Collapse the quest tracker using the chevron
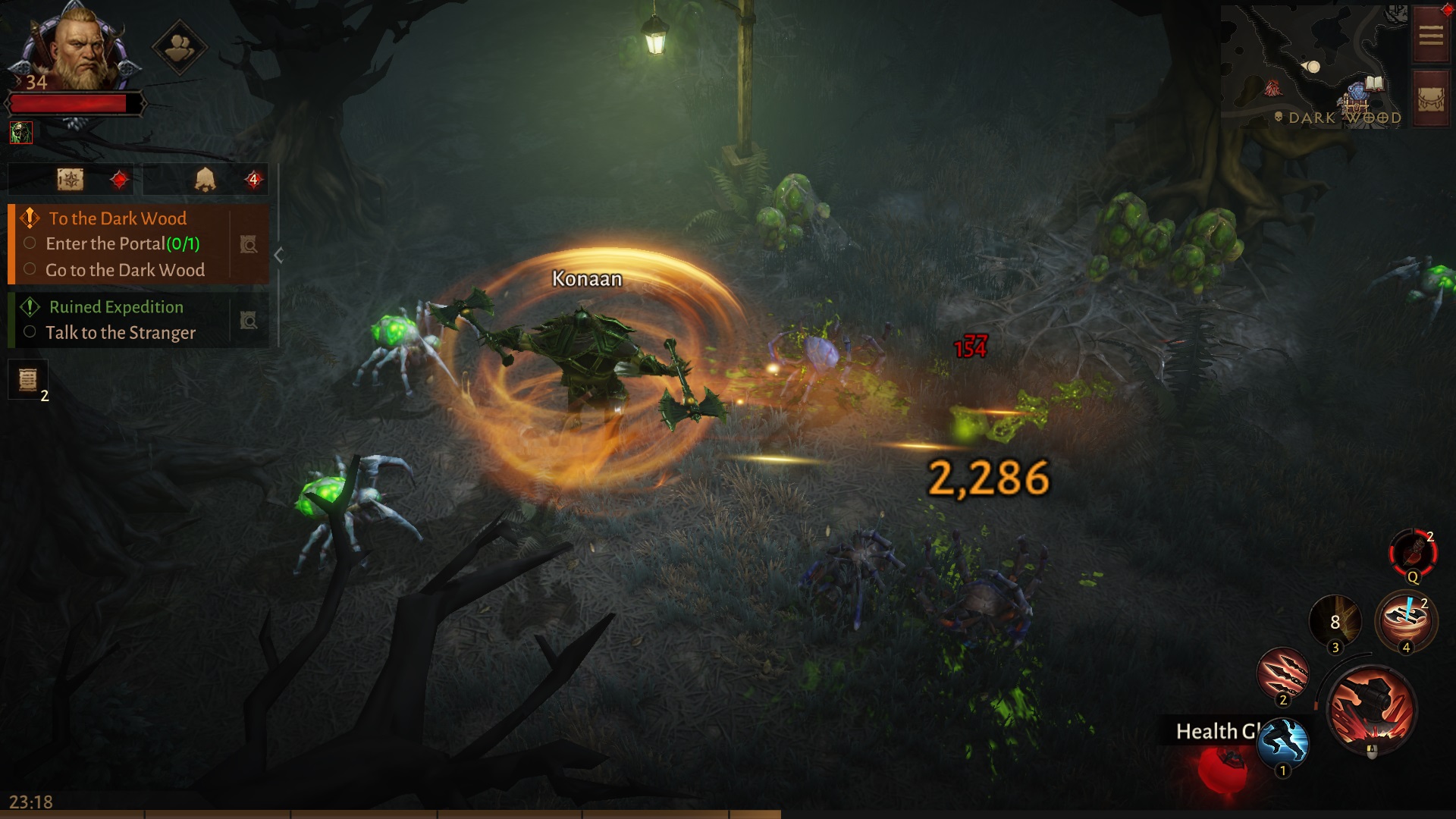The width and height of the screenshot is (1456, 819). [x=278, y=255]
